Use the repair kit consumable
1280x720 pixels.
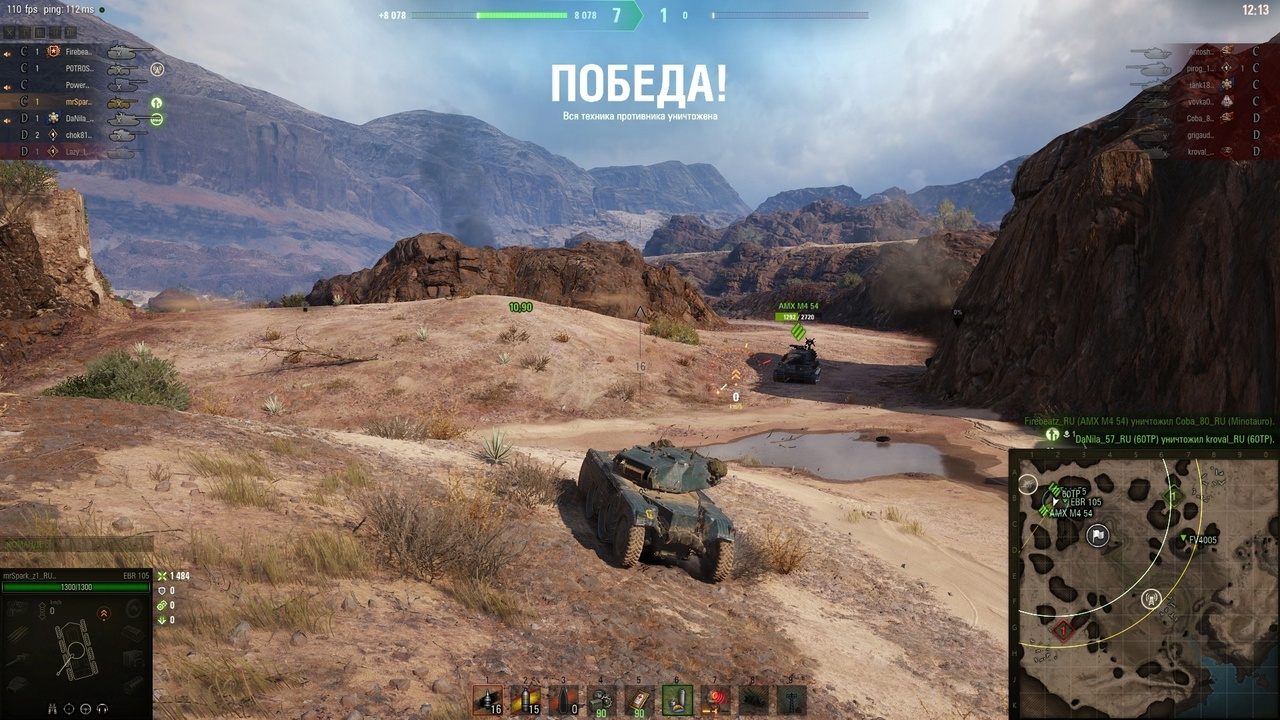pyautogui.click(x=601, y=700)
